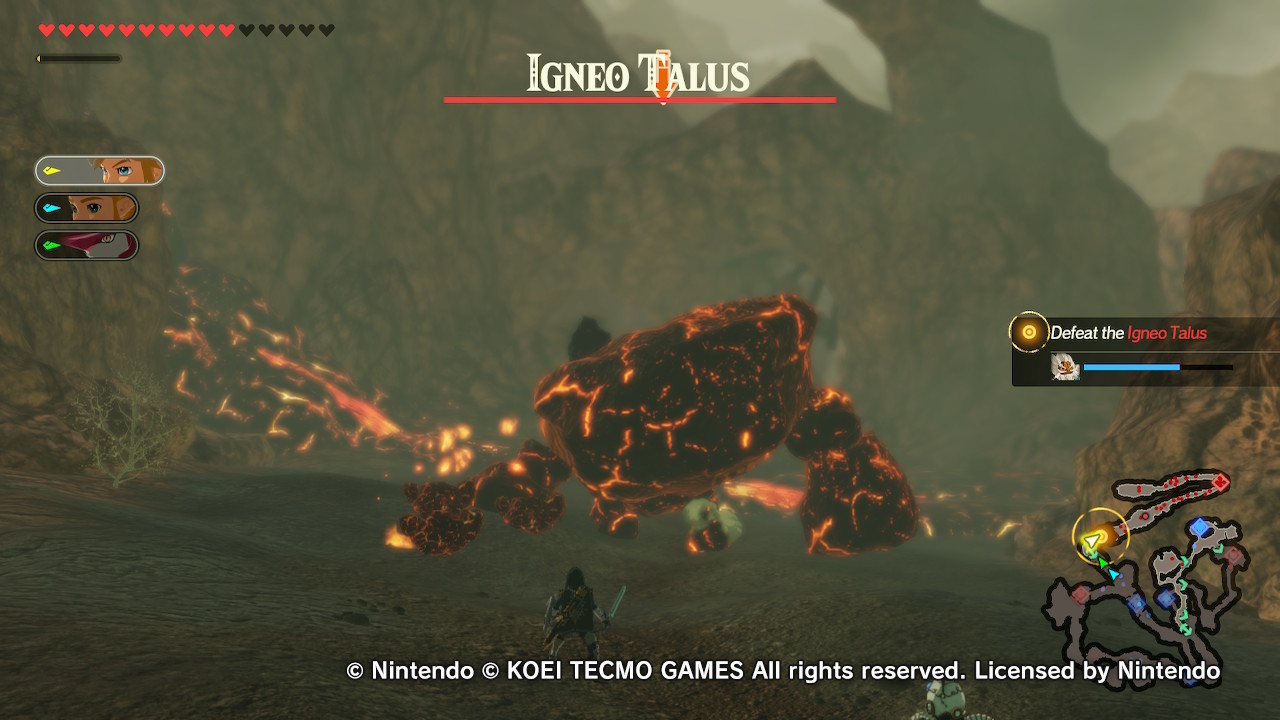Click the yellow player arrow on minimap
This screenshot has width=1280, height=720.
tap(1093, 541)
